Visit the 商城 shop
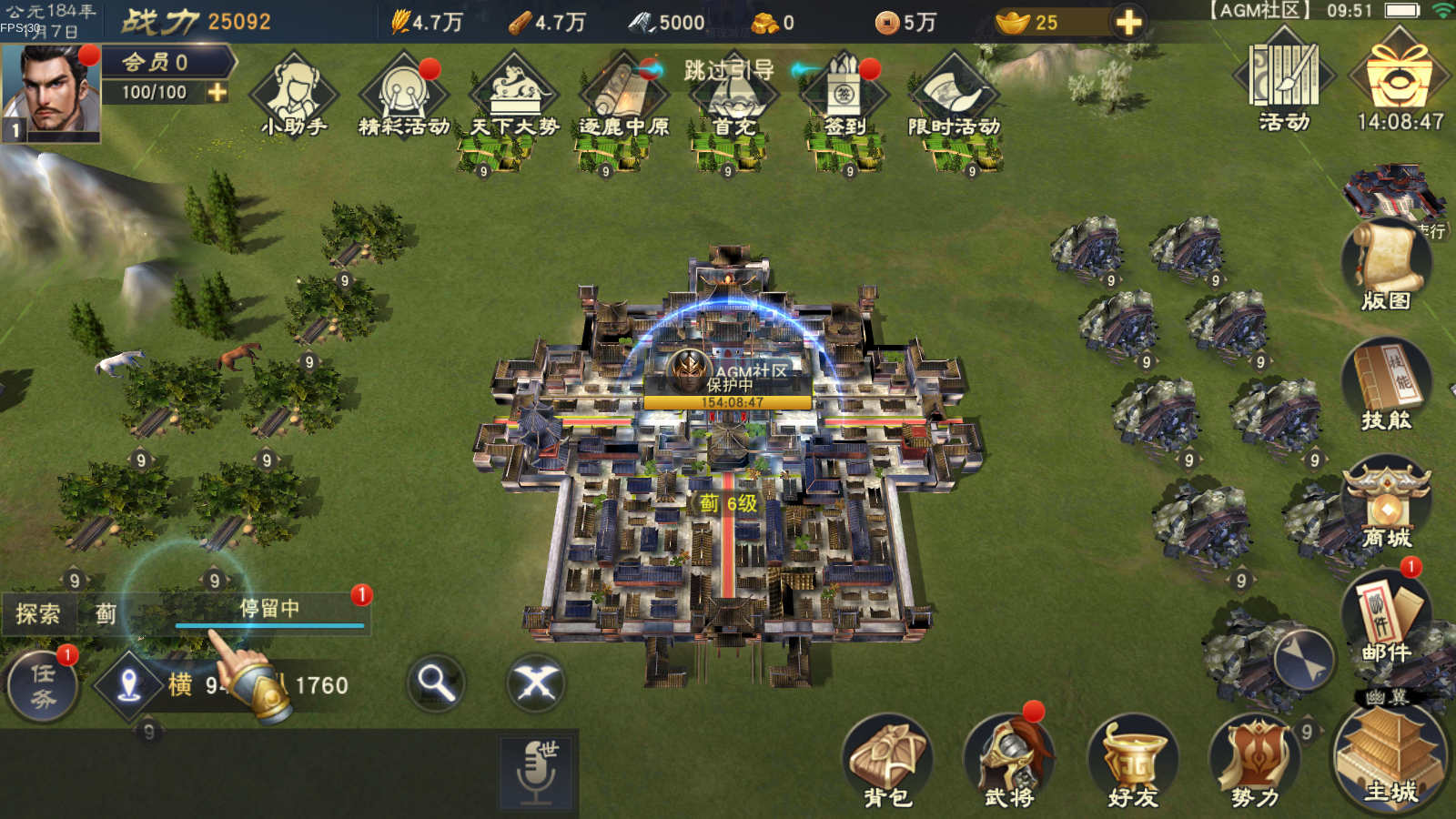 click(x=1386, y=505)
